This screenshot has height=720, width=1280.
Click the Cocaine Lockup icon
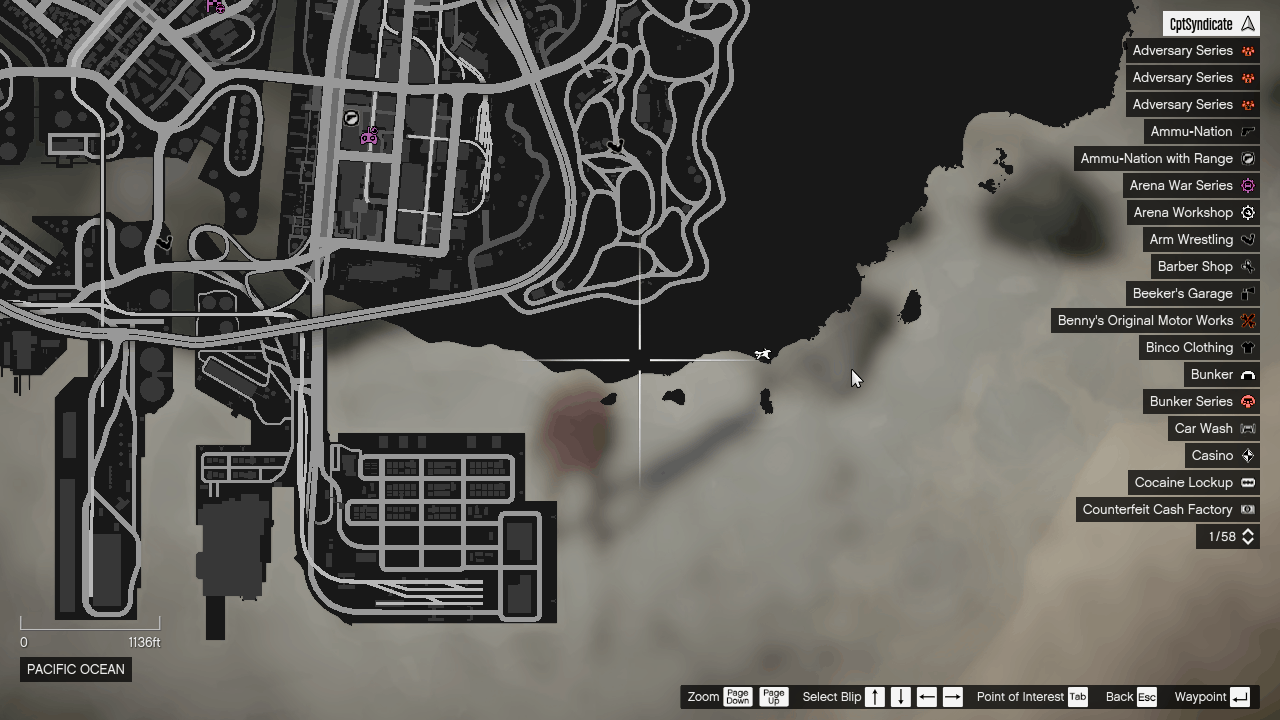1246,482
